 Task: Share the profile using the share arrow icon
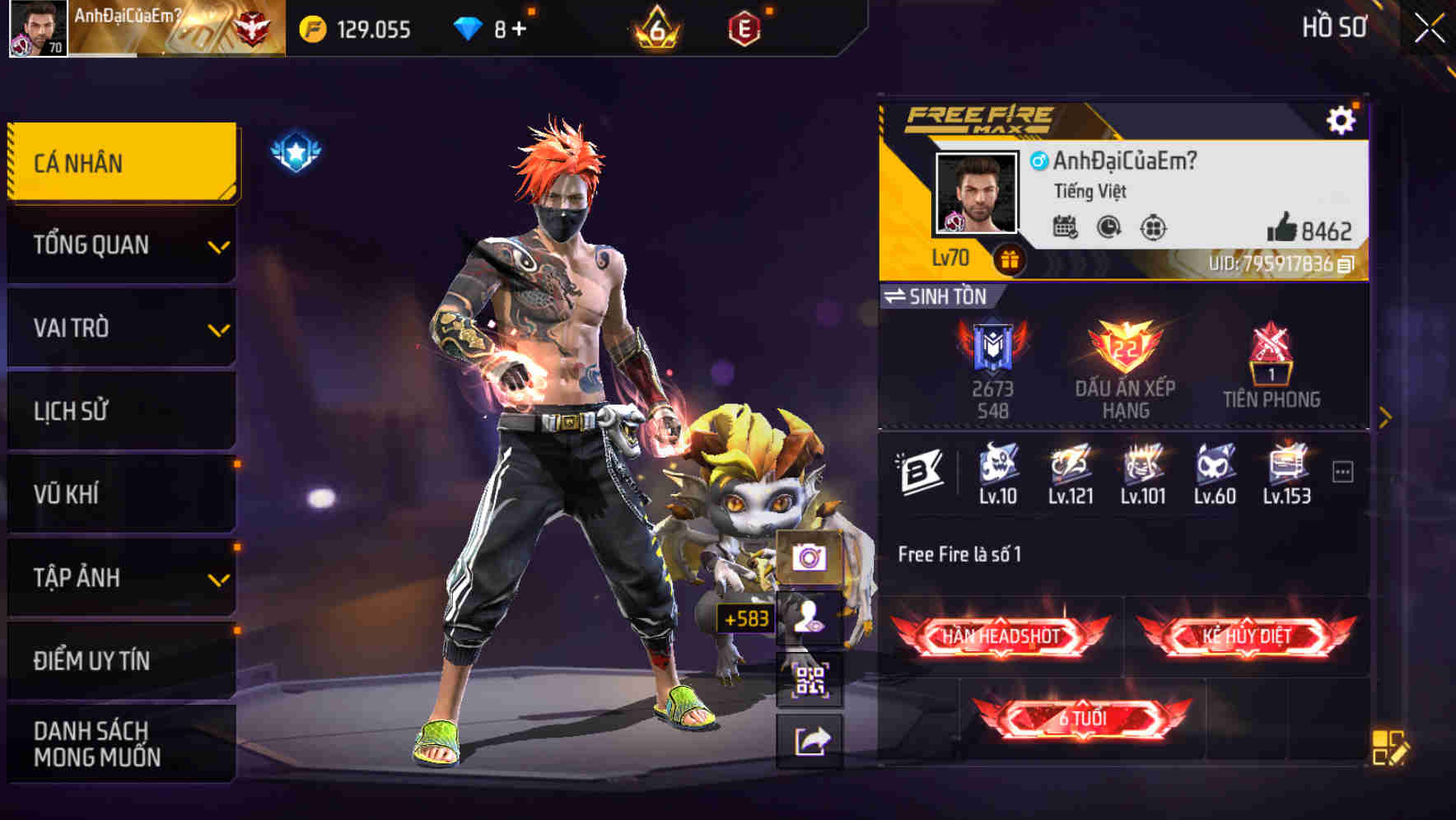pyautogui.click(x=812, y=740)
